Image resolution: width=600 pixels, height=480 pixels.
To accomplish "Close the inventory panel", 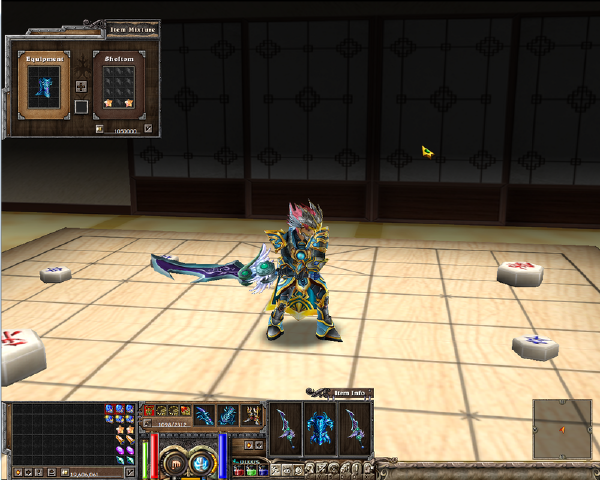I will click(x=129, y=471).
